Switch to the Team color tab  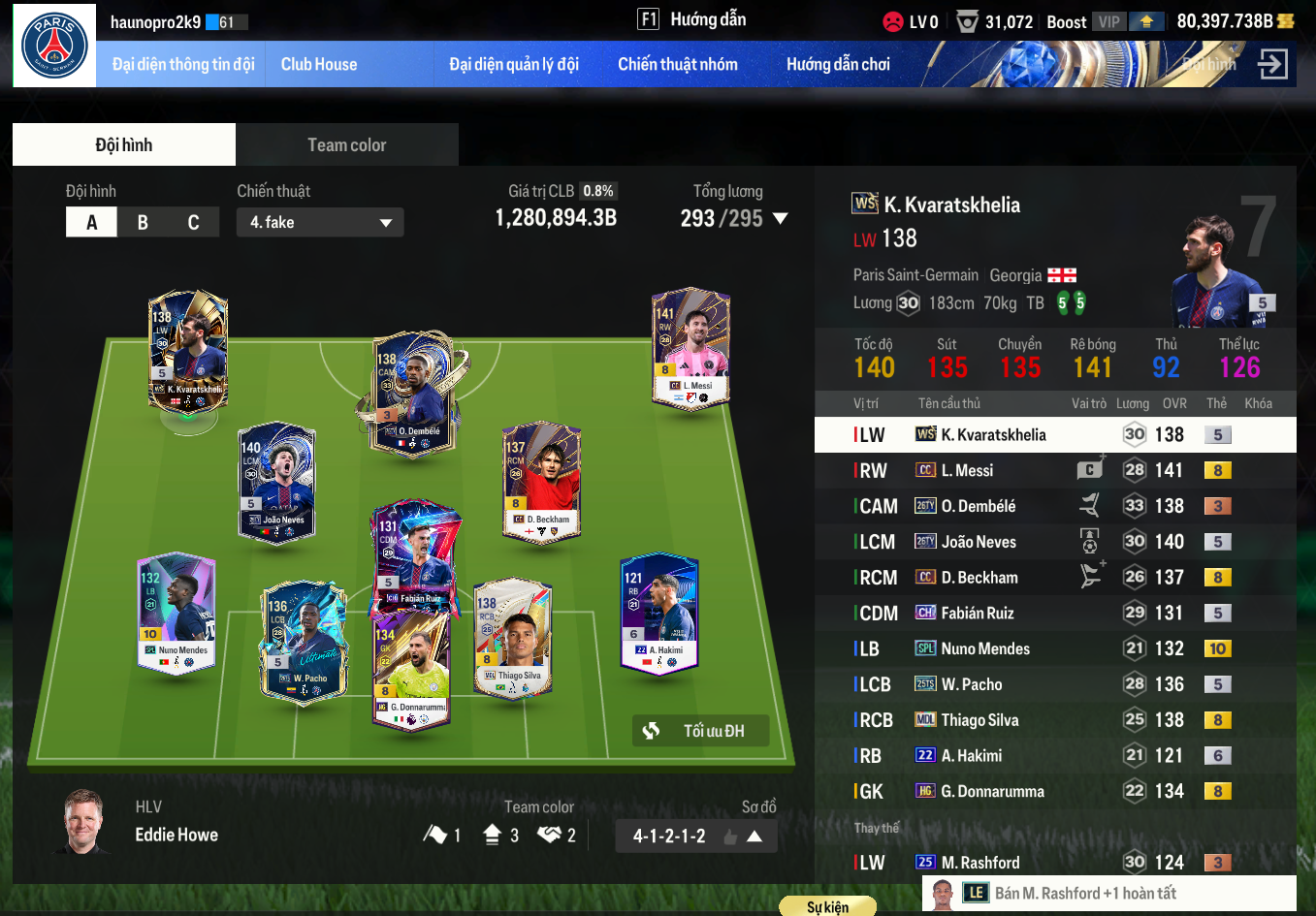[x=346, y=145]
